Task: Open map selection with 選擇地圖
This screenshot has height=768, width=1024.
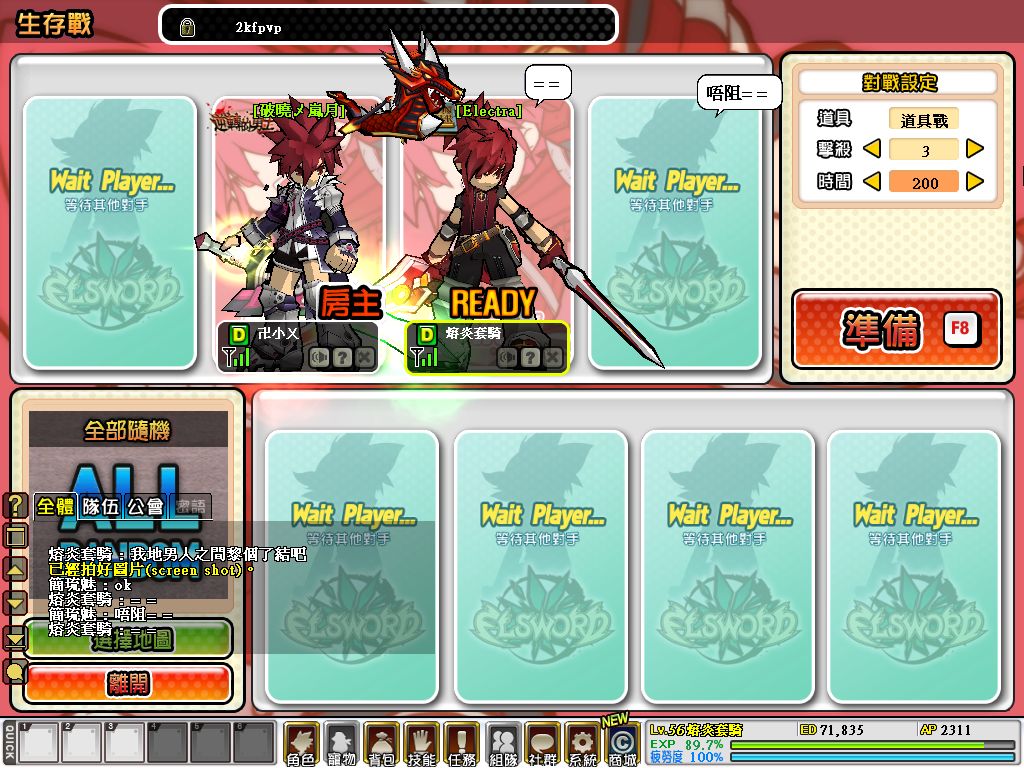Action: (x=128, y=639)
